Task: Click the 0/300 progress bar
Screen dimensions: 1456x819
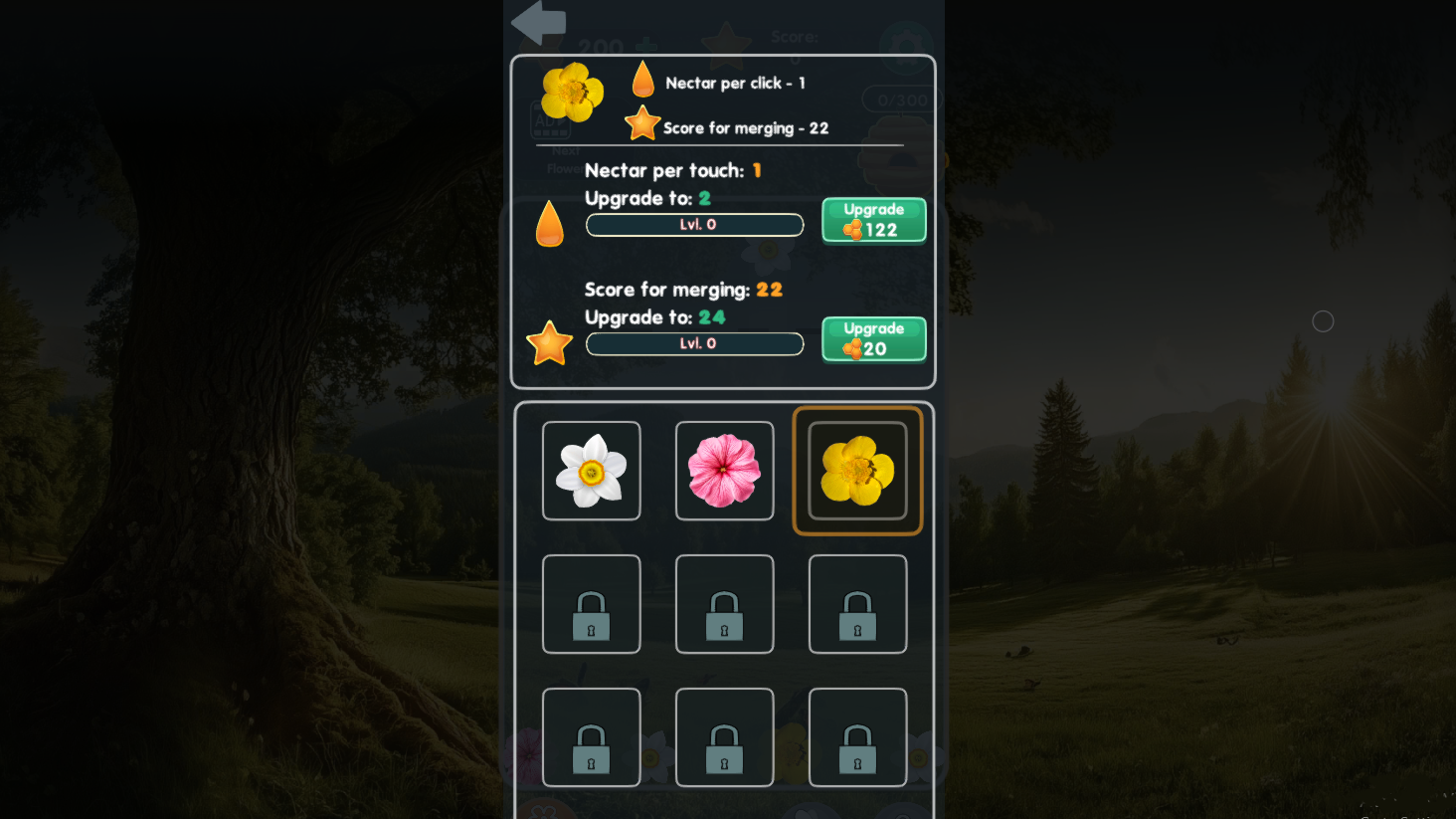Action: pyautogui.click(x=900, y=99)
